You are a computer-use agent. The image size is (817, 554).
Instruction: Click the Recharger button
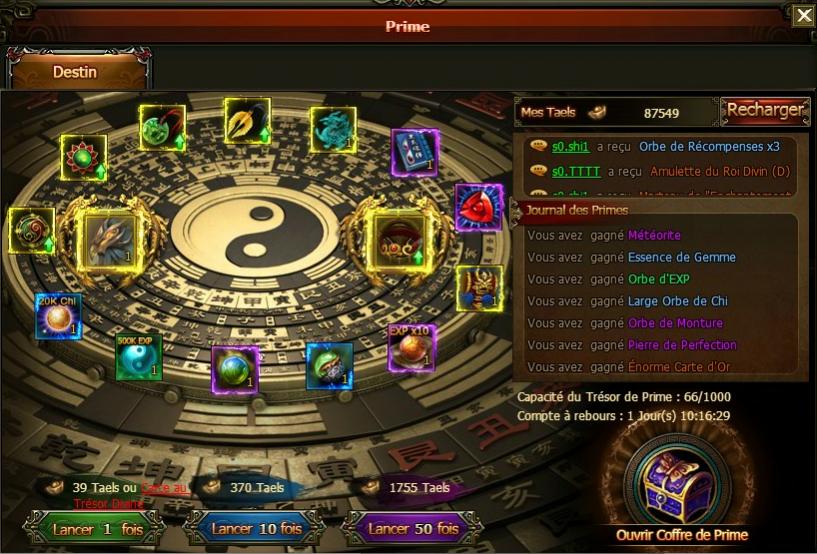click(765, 110)
